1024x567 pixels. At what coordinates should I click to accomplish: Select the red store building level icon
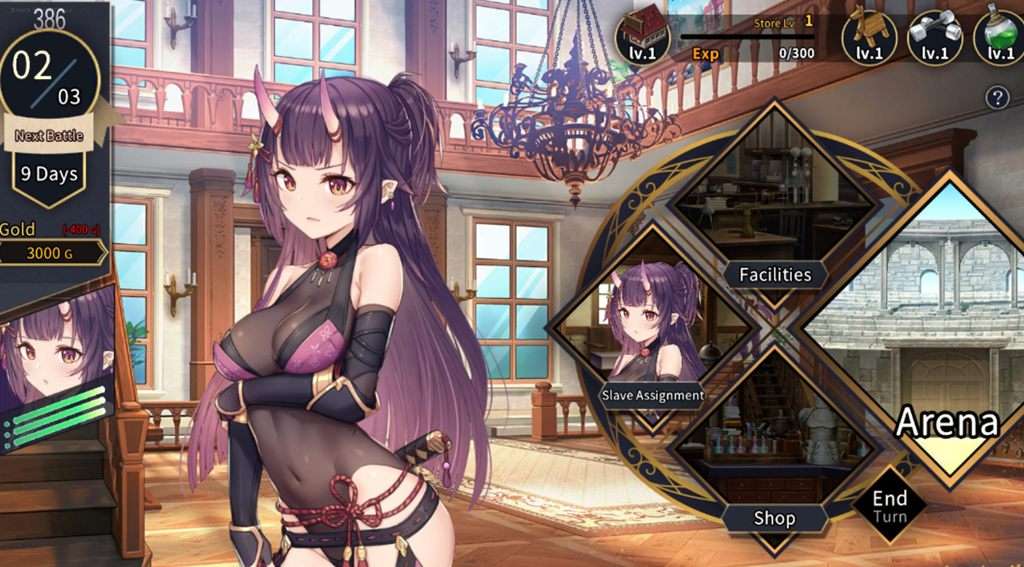tap(642, 37)
